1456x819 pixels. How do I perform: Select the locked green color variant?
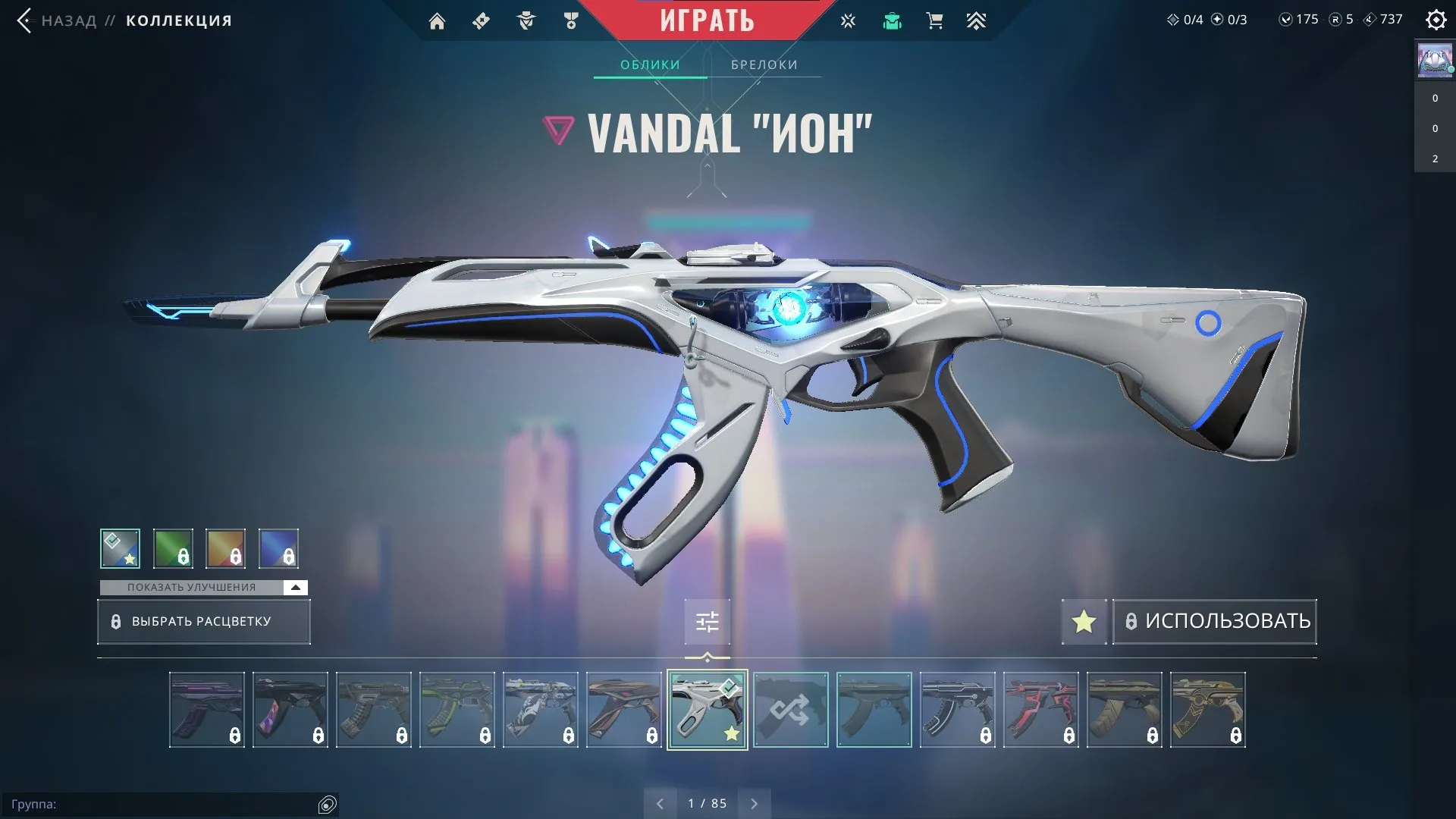point(173,548)
